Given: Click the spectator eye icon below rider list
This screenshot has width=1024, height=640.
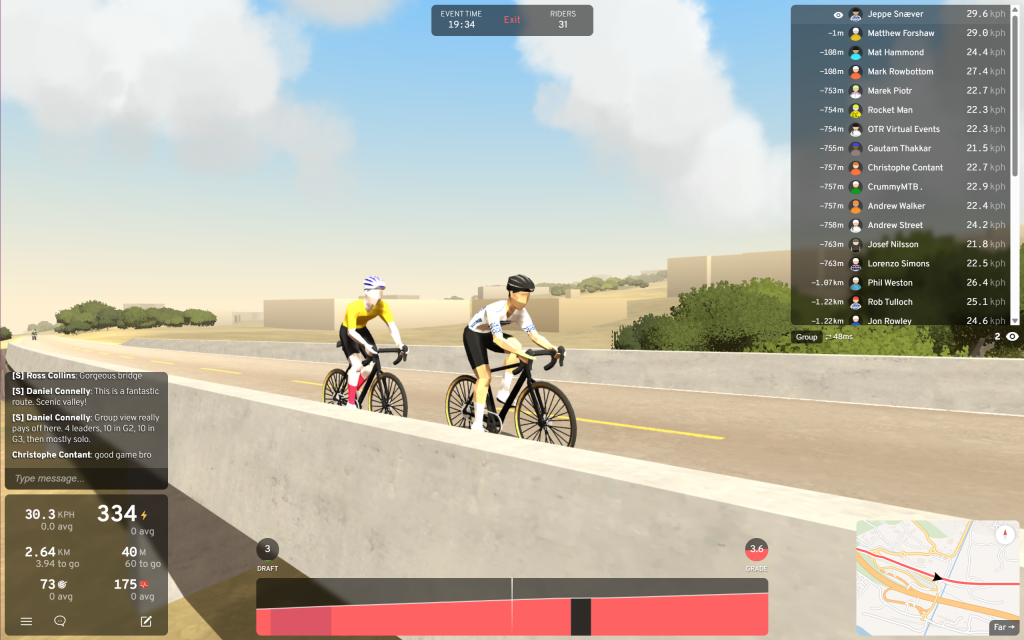Looking at the screenshot, I should point(1012,337).
